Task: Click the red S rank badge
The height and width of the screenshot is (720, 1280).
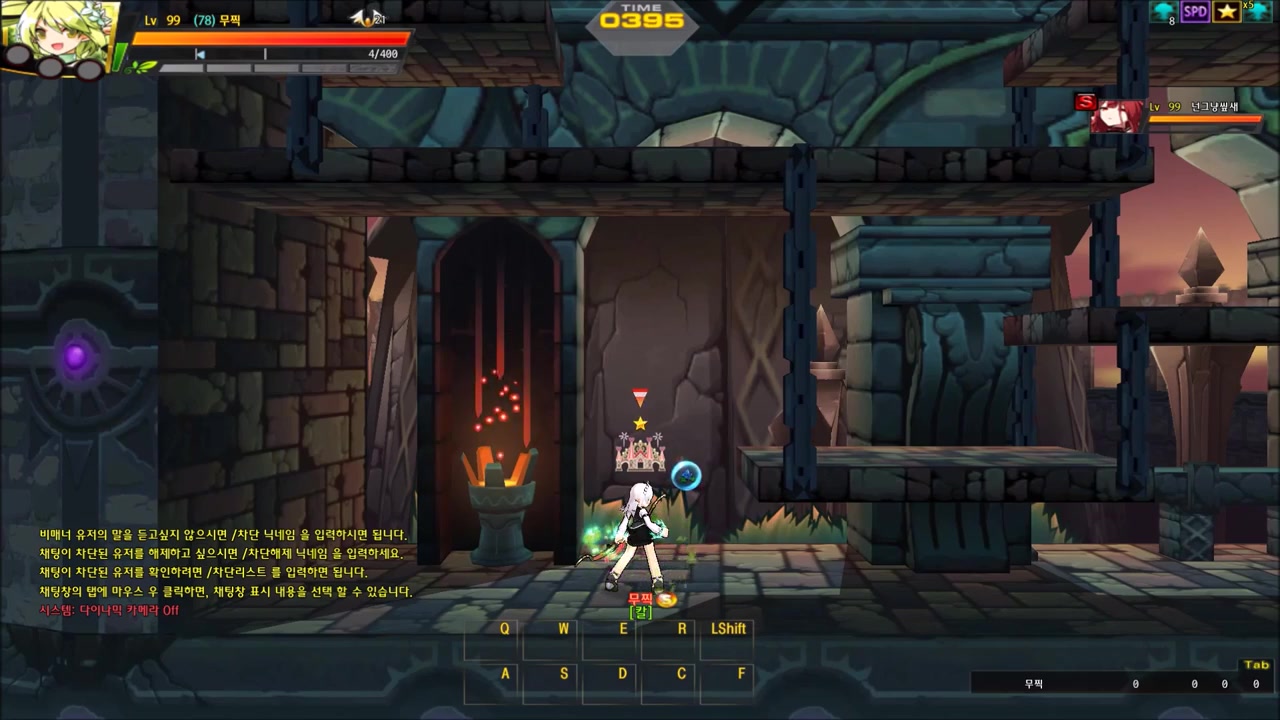Action: 1086,102
